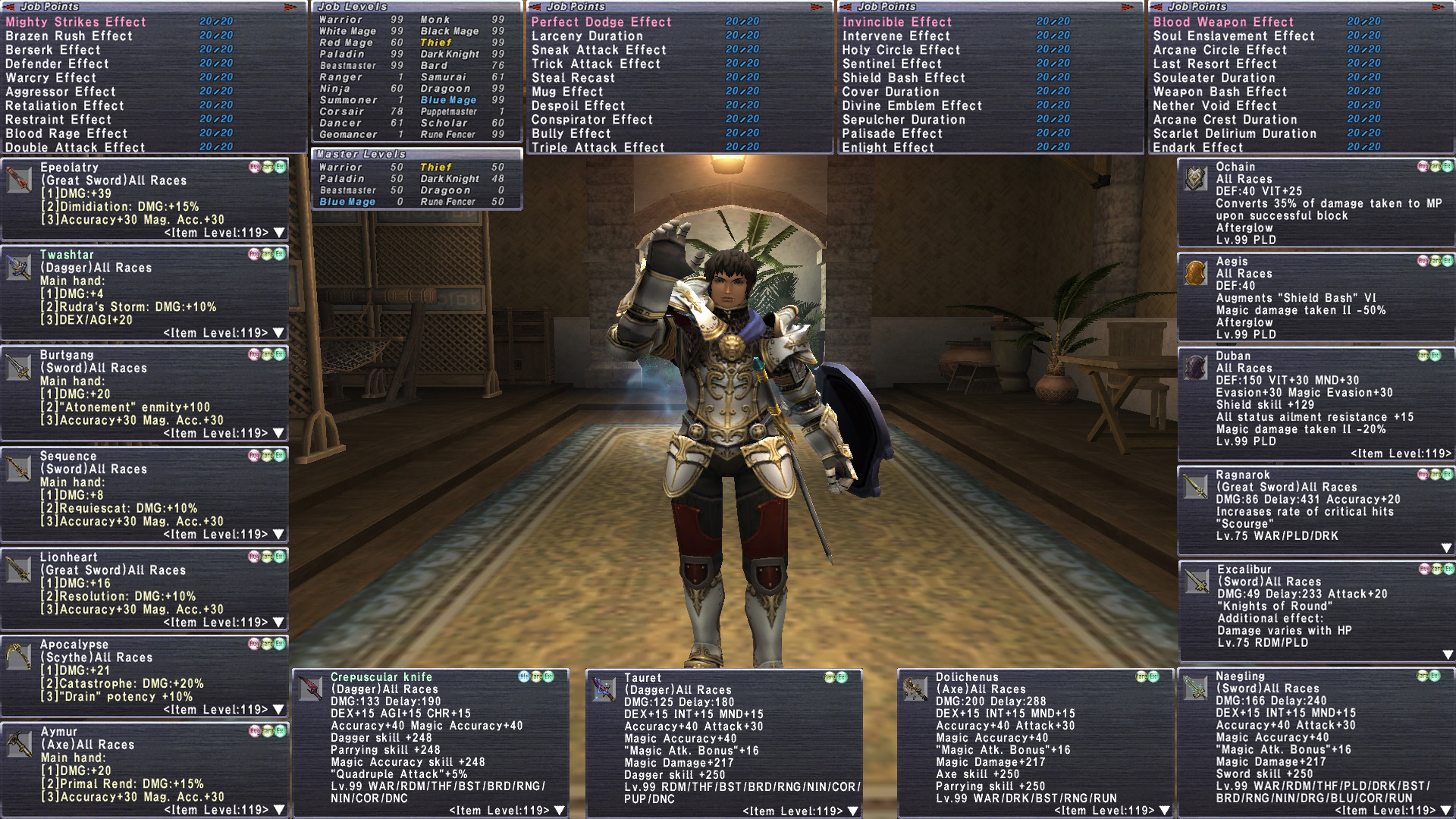Click the Epeolatry great sword icon
Image resolution: width=1456 pixels, height=819 pixels.
pyautogui.click(x=19, y=180)
